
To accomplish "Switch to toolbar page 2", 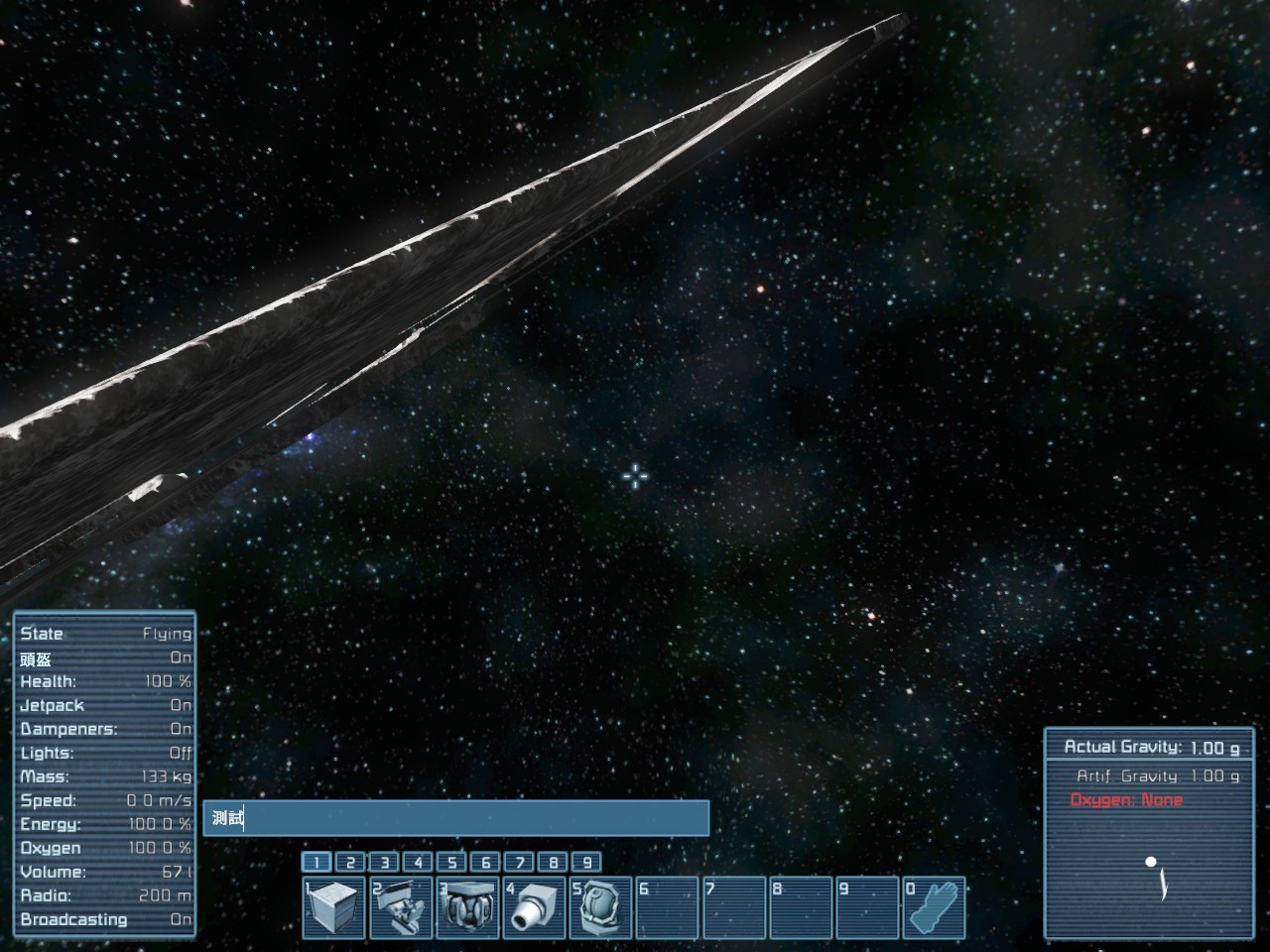I will click(350, 863).
